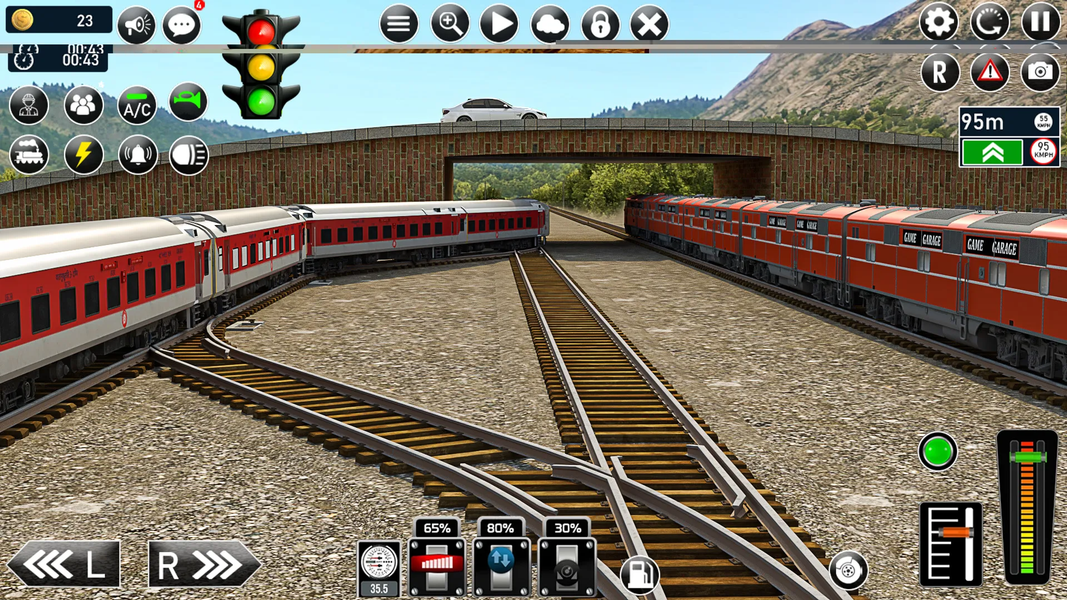Image resolution: width=1067 pixels, height=600 pixels.
Task: Open the hamburger menu
Action: click(x=398, y=24)
